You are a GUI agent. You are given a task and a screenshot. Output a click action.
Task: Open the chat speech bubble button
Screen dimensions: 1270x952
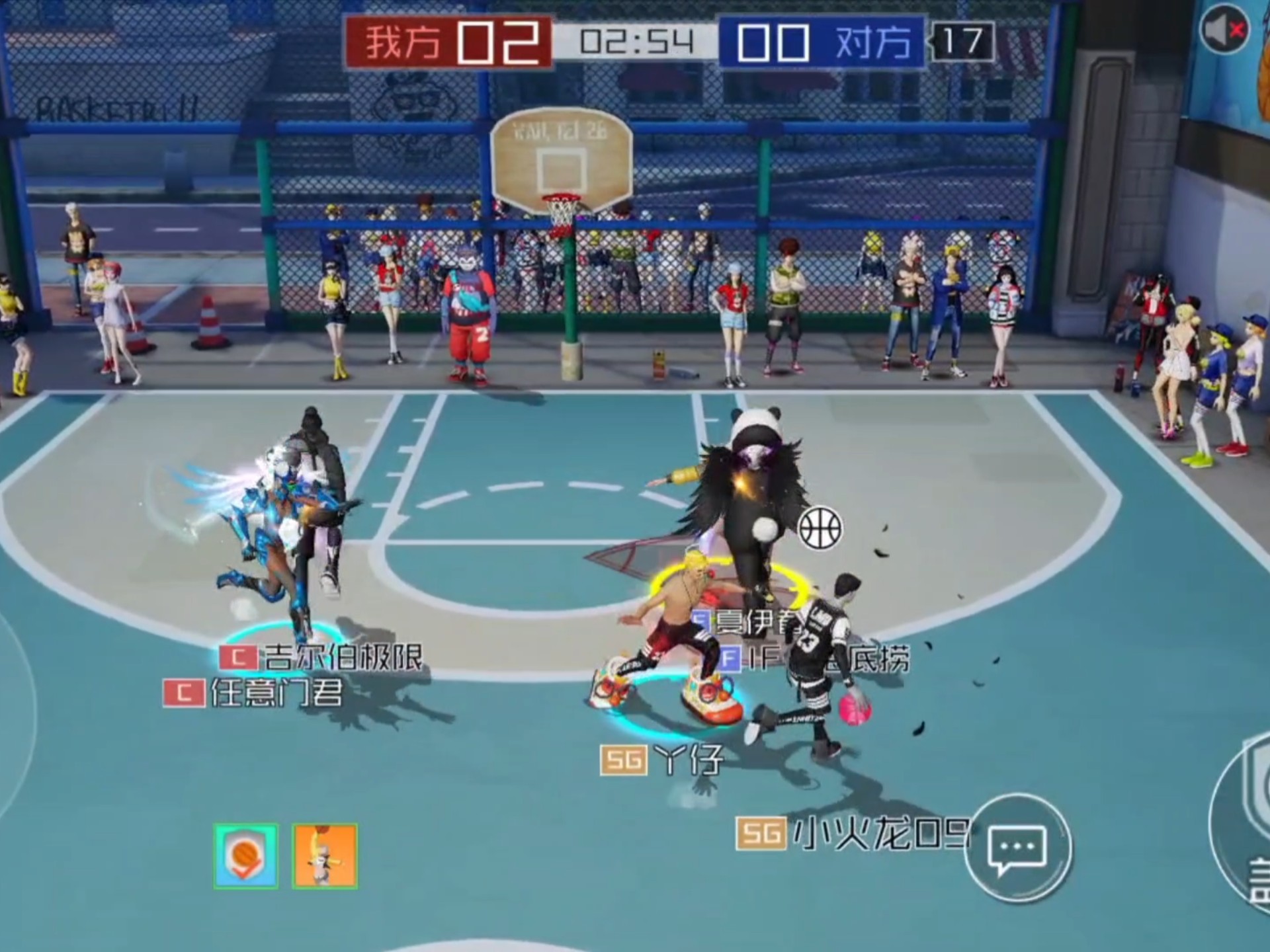[x=1017, y=848]
